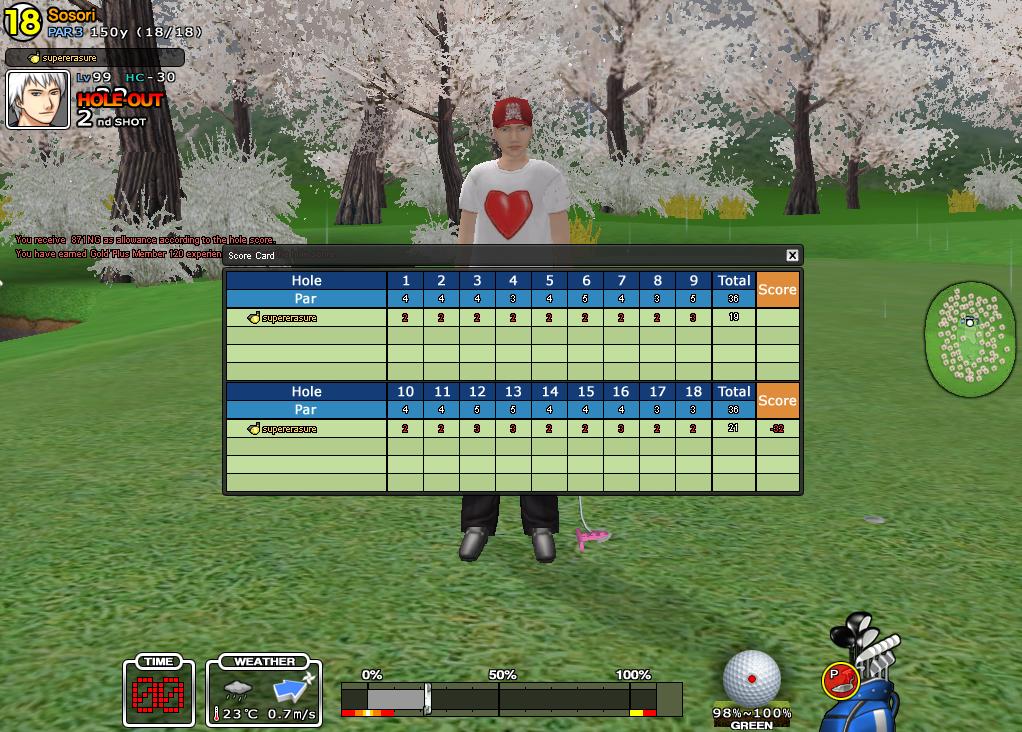Click the white-haired player avatar portrait
The image size is (1022, 732).
(x=38, y=100)
